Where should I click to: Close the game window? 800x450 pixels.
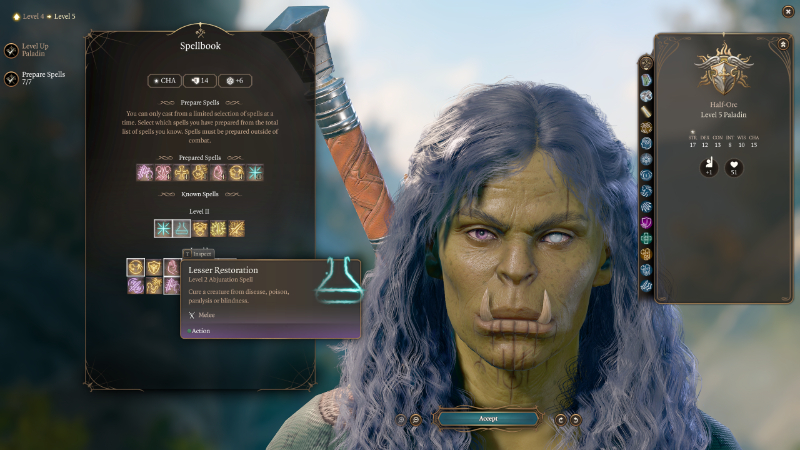coord(785,13)
